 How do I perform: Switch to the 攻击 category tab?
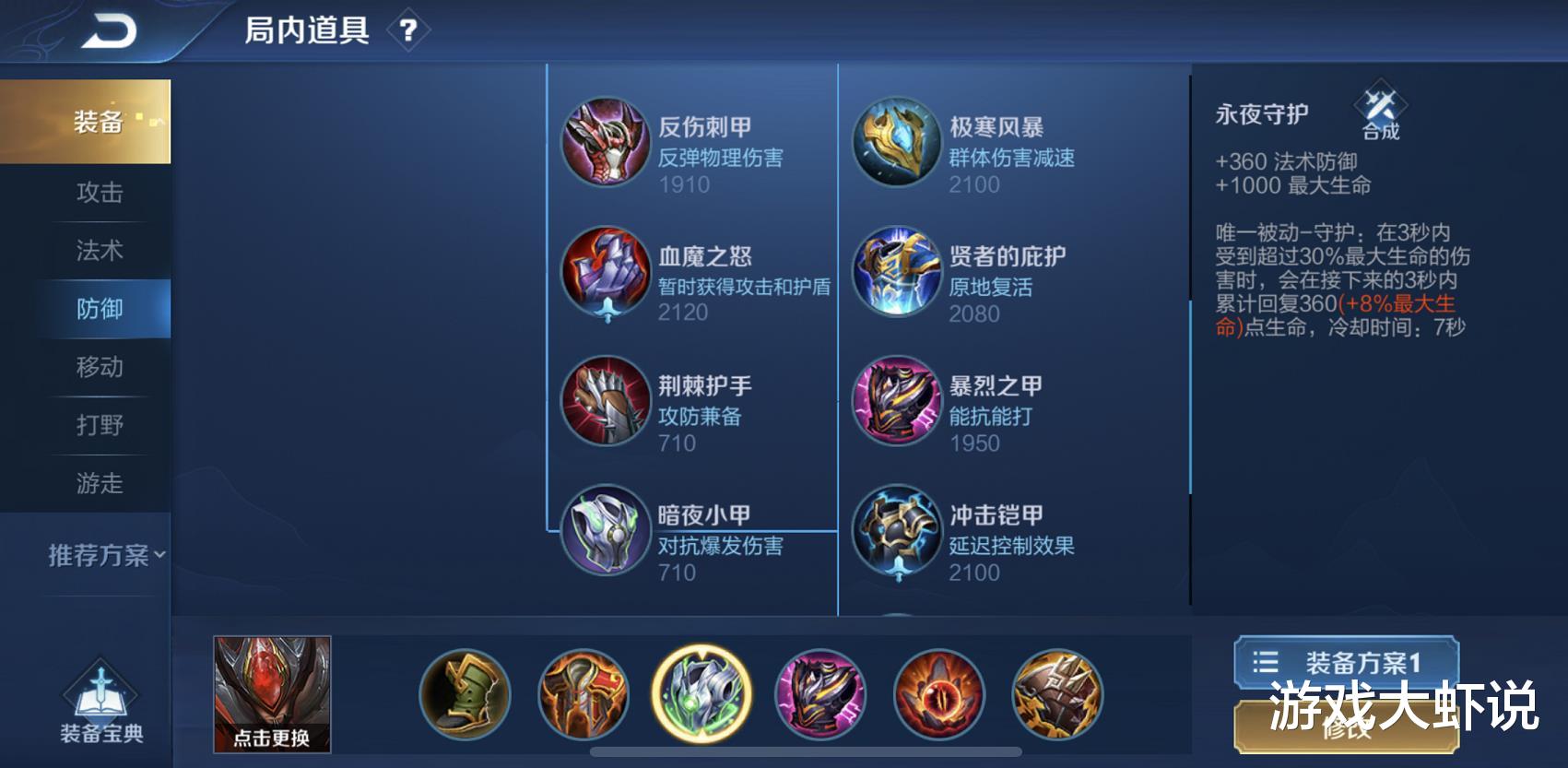coord(99,194)
